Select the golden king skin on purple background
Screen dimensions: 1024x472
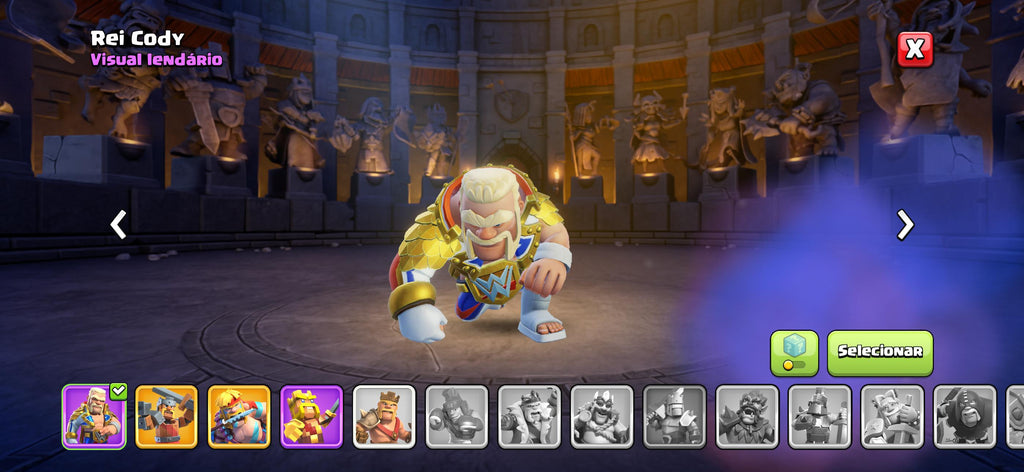coord(311,416)
